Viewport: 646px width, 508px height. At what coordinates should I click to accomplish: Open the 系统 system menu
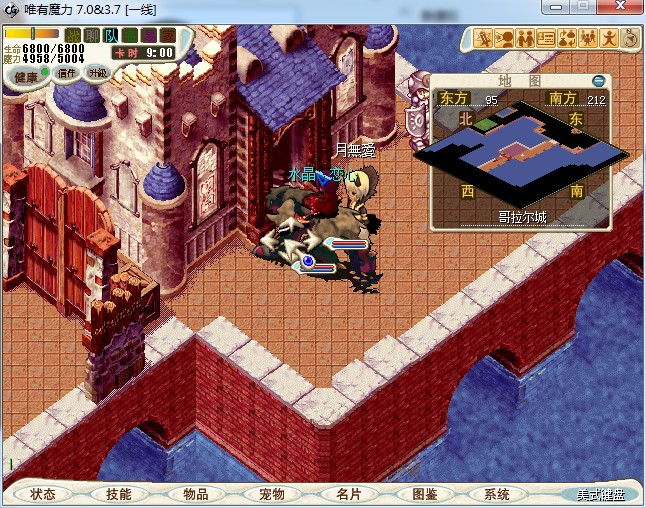tap(497, 494)
